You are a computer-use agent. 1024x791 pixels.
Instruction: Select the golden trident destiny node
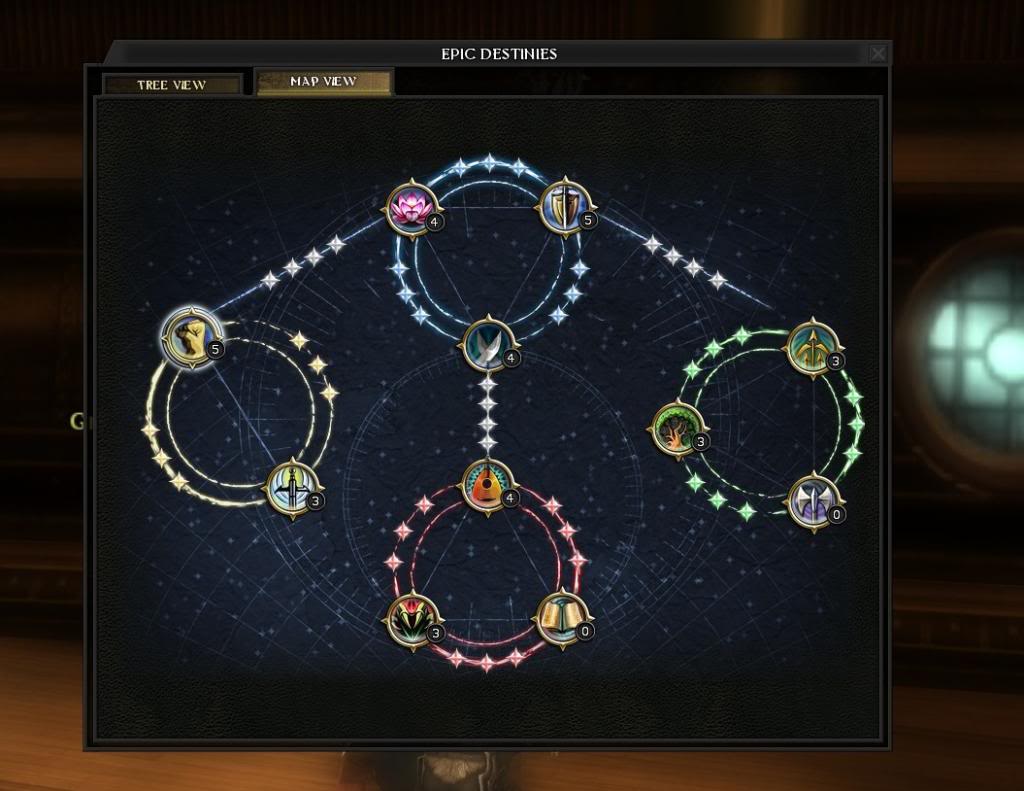click(810, 348)
